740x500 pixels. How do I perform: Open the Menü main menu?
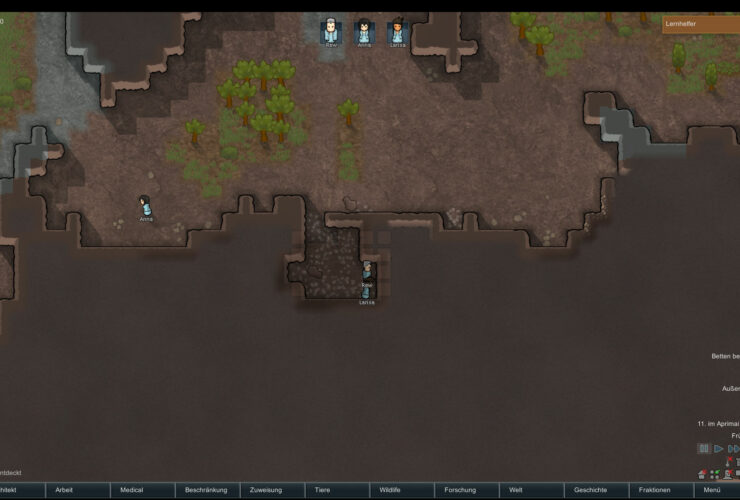pyautogui.click(x=712, y=490)
